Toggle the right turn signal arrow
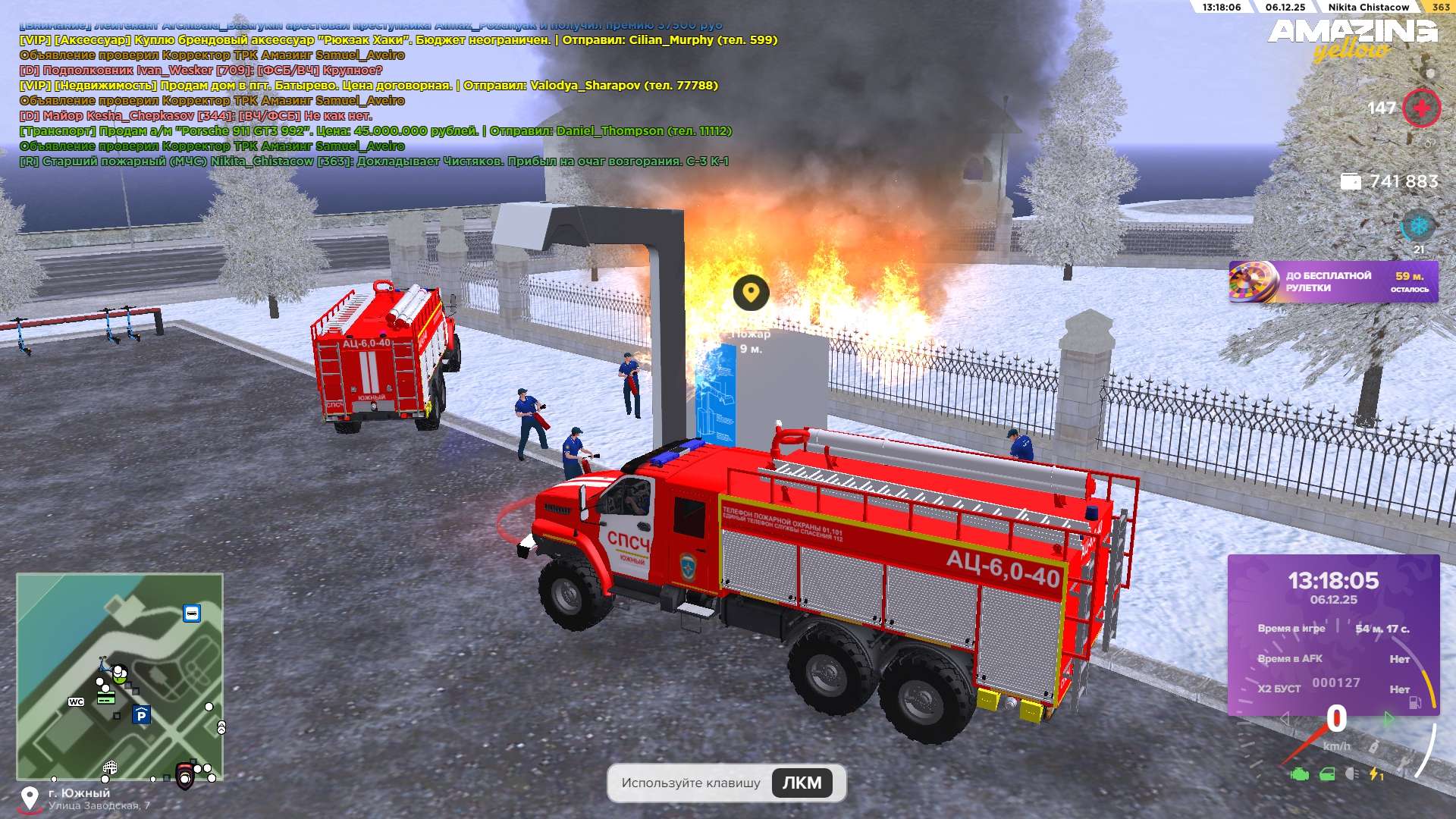 (1389, 718)
